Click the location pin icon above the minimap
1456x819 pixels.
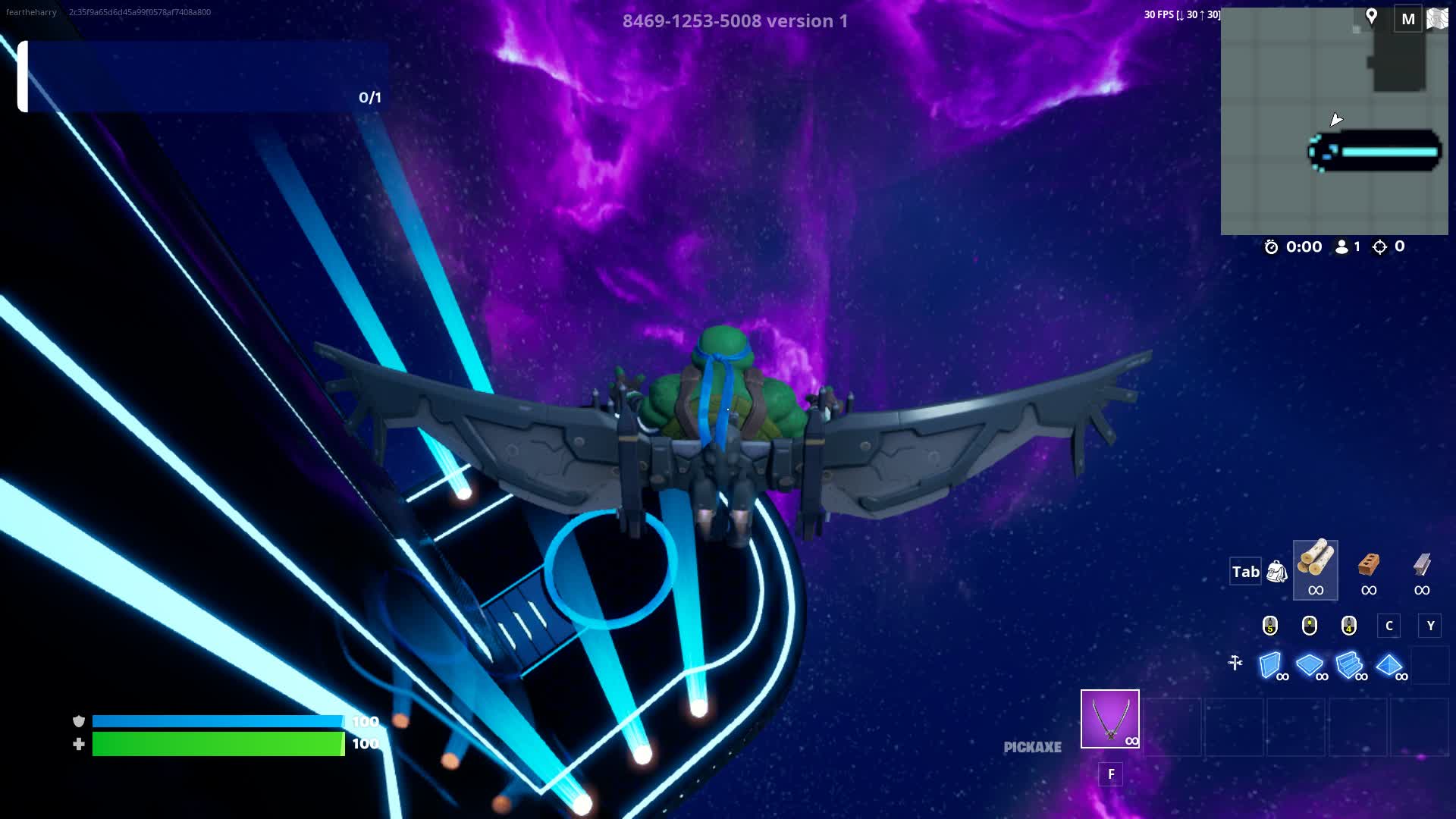[x=1373, y=14]
